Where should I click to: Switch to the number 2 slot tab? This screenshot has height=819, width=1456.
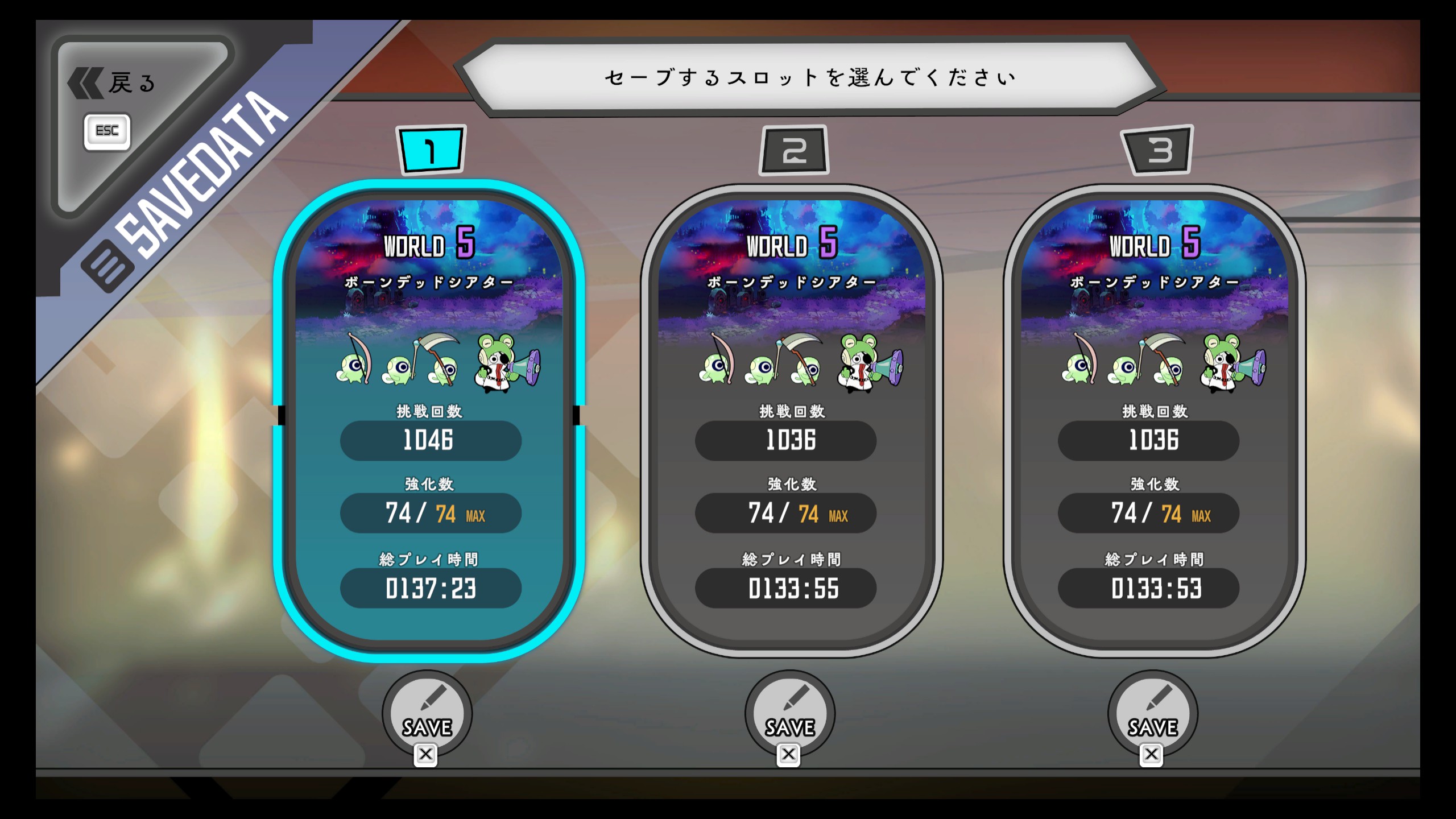[794, 151]
